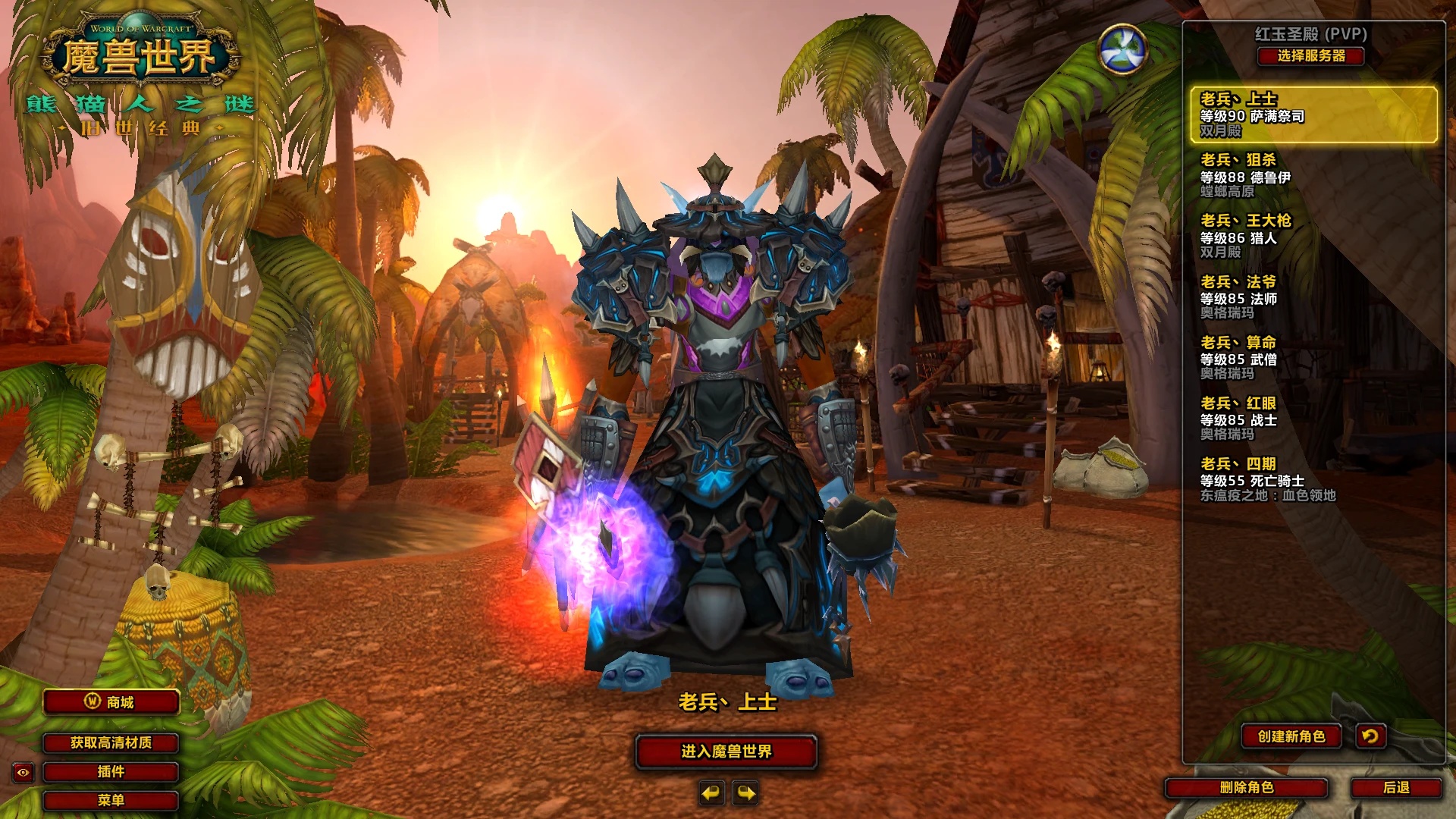Open the 商城 shop

pos(111,702)
